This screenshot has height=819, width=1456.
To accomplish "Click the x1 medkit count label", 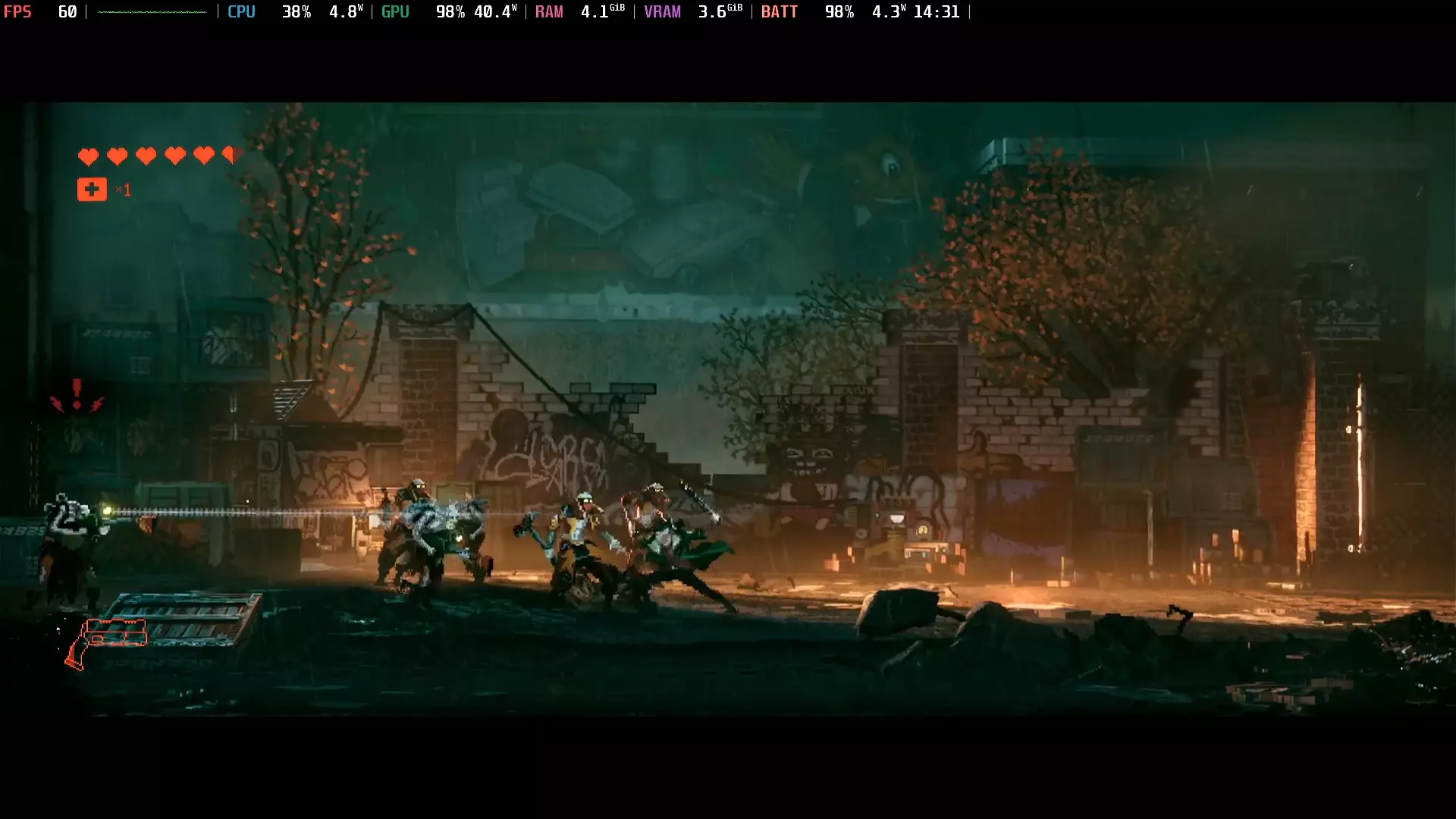I will 123,190.
